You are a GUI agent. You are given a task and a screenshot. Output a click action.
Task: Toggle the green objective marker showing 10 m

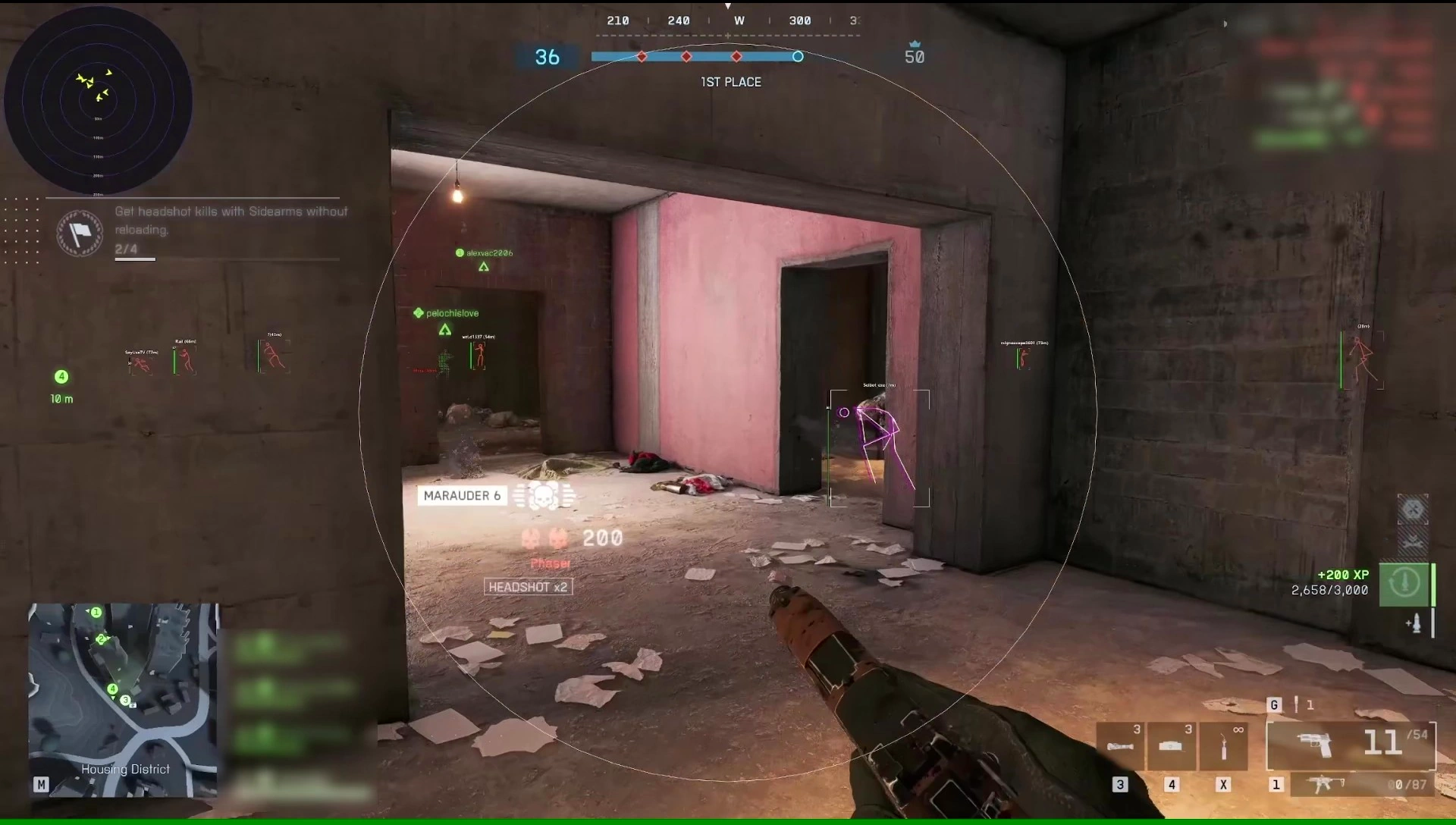(61, 377)
